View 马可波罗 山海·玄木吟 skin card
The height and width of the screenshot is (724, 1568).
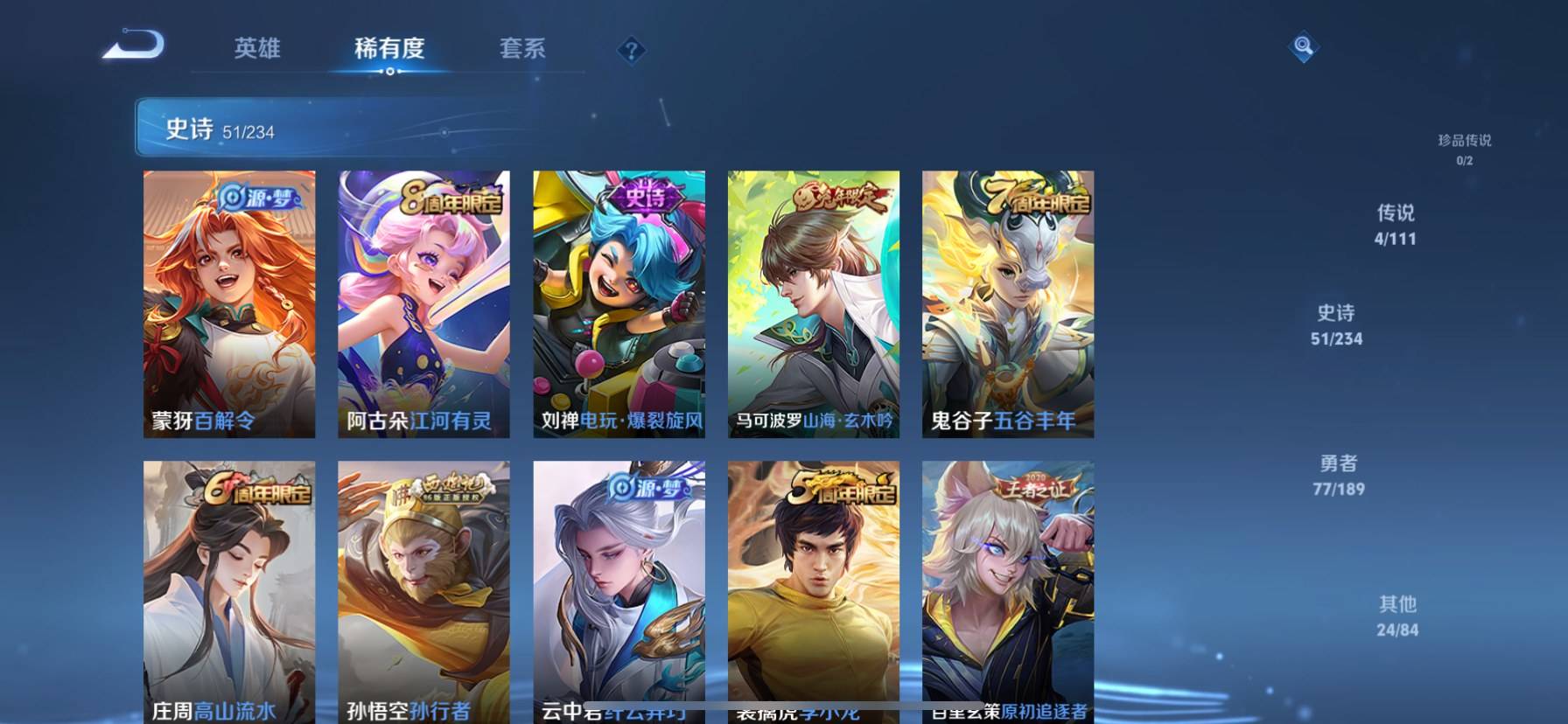(x=814, y=303)
